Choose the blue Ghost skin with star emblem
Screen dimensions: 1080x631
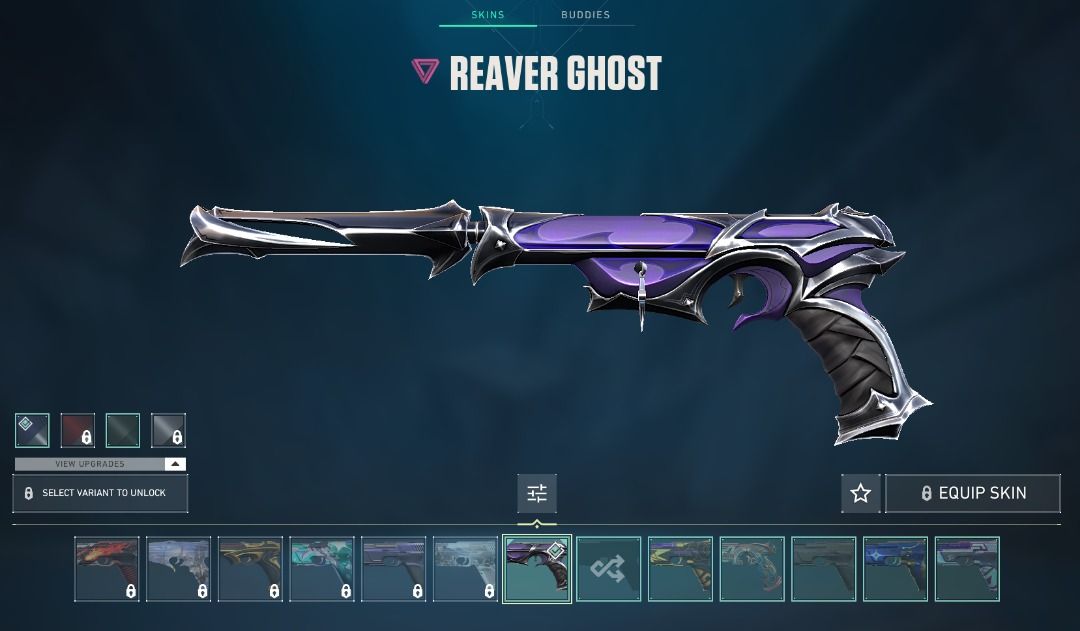coord(895,569)
